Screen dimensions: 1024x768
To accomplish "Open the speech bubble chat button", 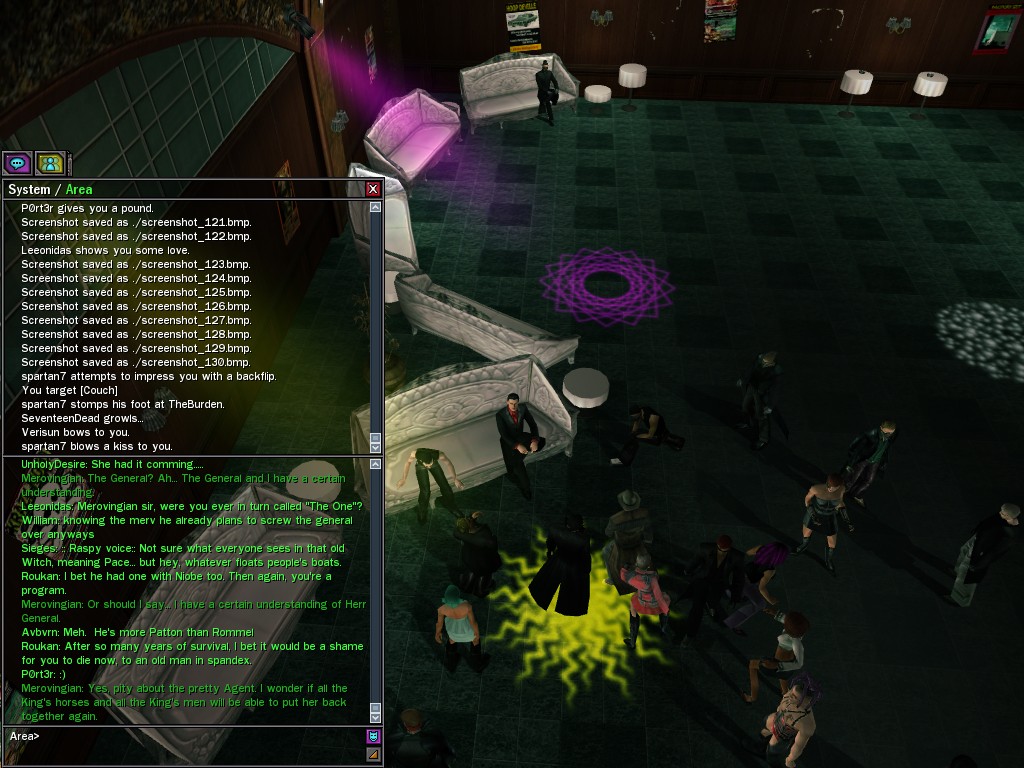I will point(17,163).
